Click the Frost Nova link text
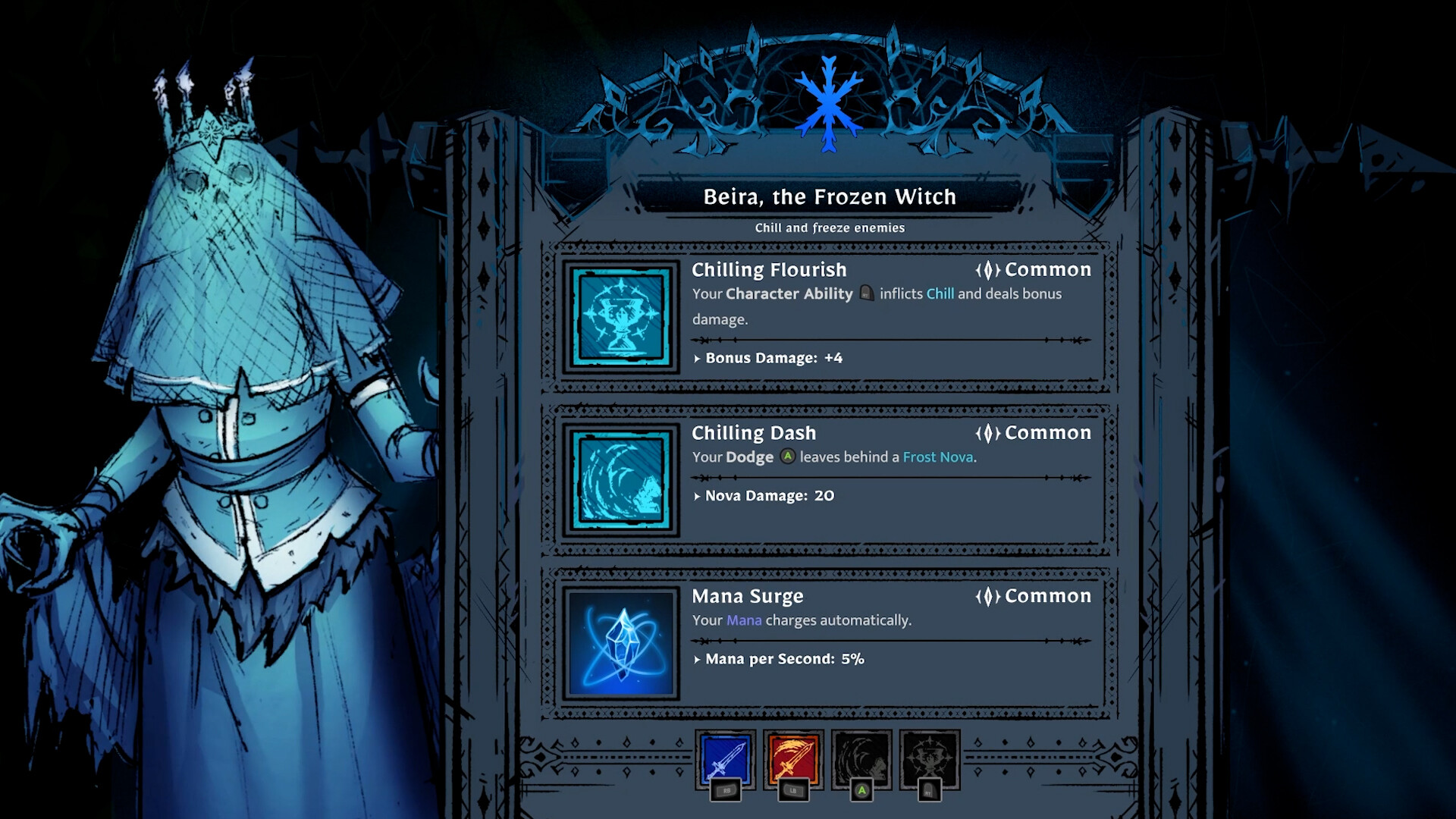This screenshot has height=819, width=1456. point(940,457)
